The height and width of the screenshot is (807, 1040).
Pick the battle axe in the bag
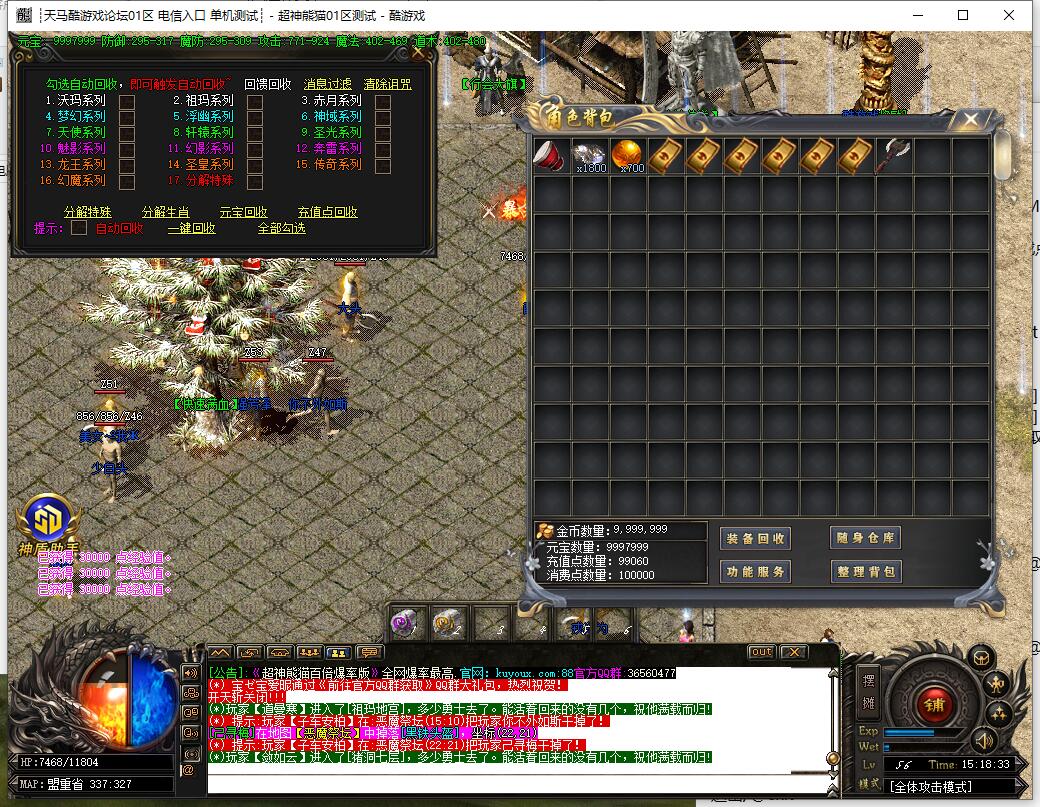point(893,156)
